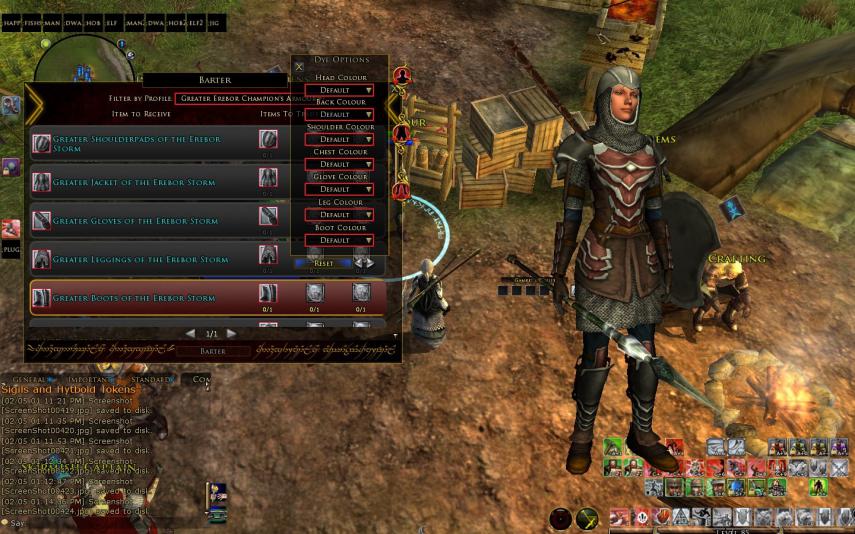Open the Boot Colour dropdown
Image resolution: width=855 pixels, height=534 pixels.
pyautogui.click(x=340, y=240)
